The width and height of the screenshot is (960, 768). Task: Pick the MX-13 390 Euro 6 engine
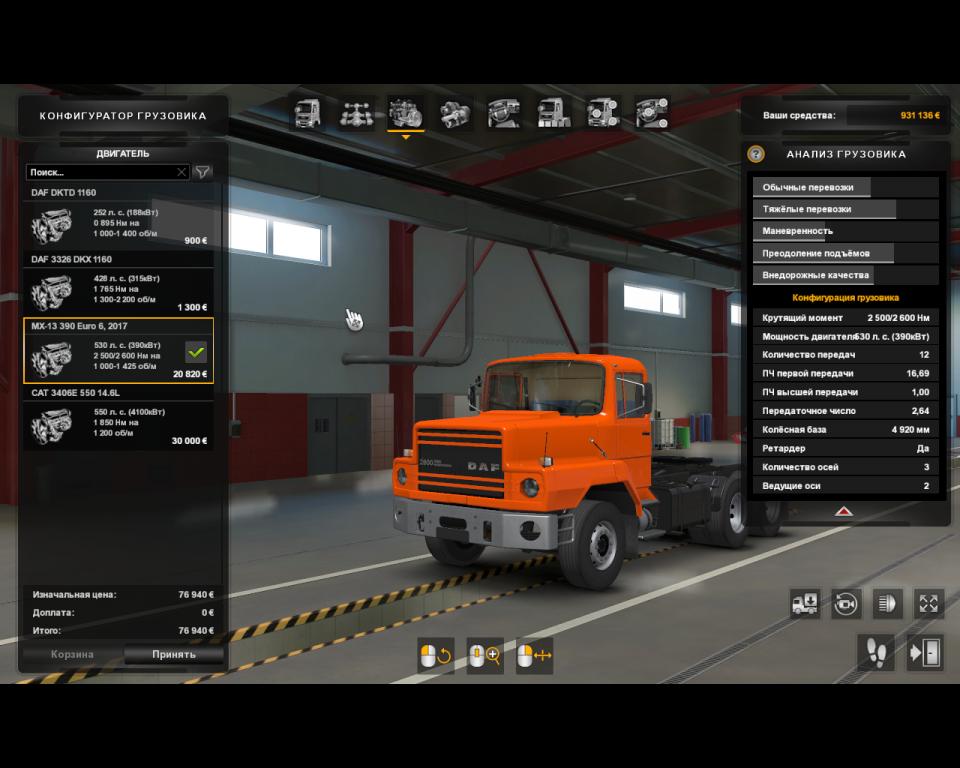(x=119, y=352)
